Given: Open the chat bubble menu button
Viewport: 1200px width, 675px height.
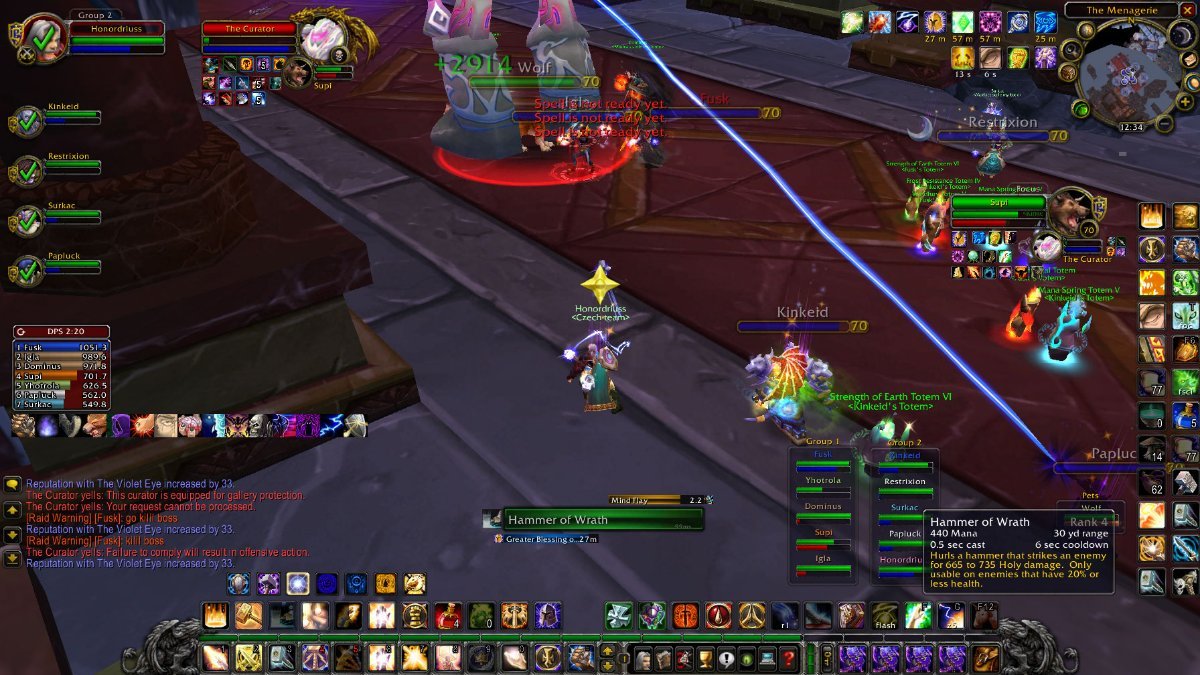Looking at the screenshot, I should 12,485.
